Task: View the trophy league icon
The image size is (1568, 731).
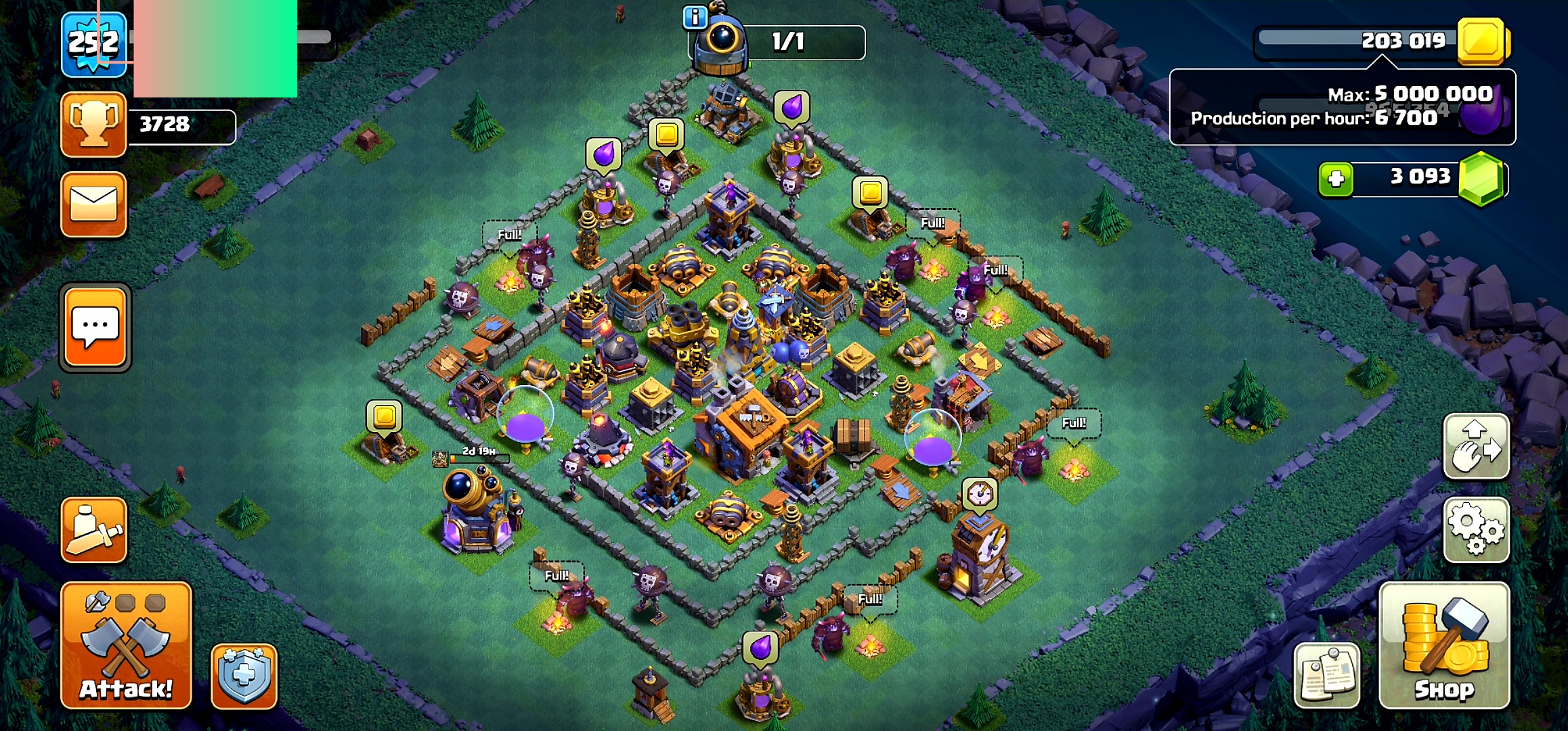Action: [x=94, y=125]
